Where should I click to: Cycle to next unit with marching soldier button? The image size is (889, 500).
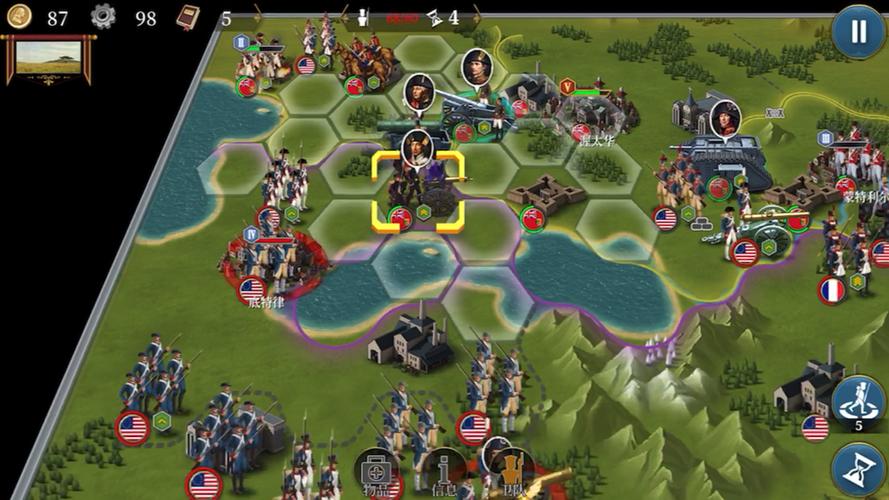[858, 400]
